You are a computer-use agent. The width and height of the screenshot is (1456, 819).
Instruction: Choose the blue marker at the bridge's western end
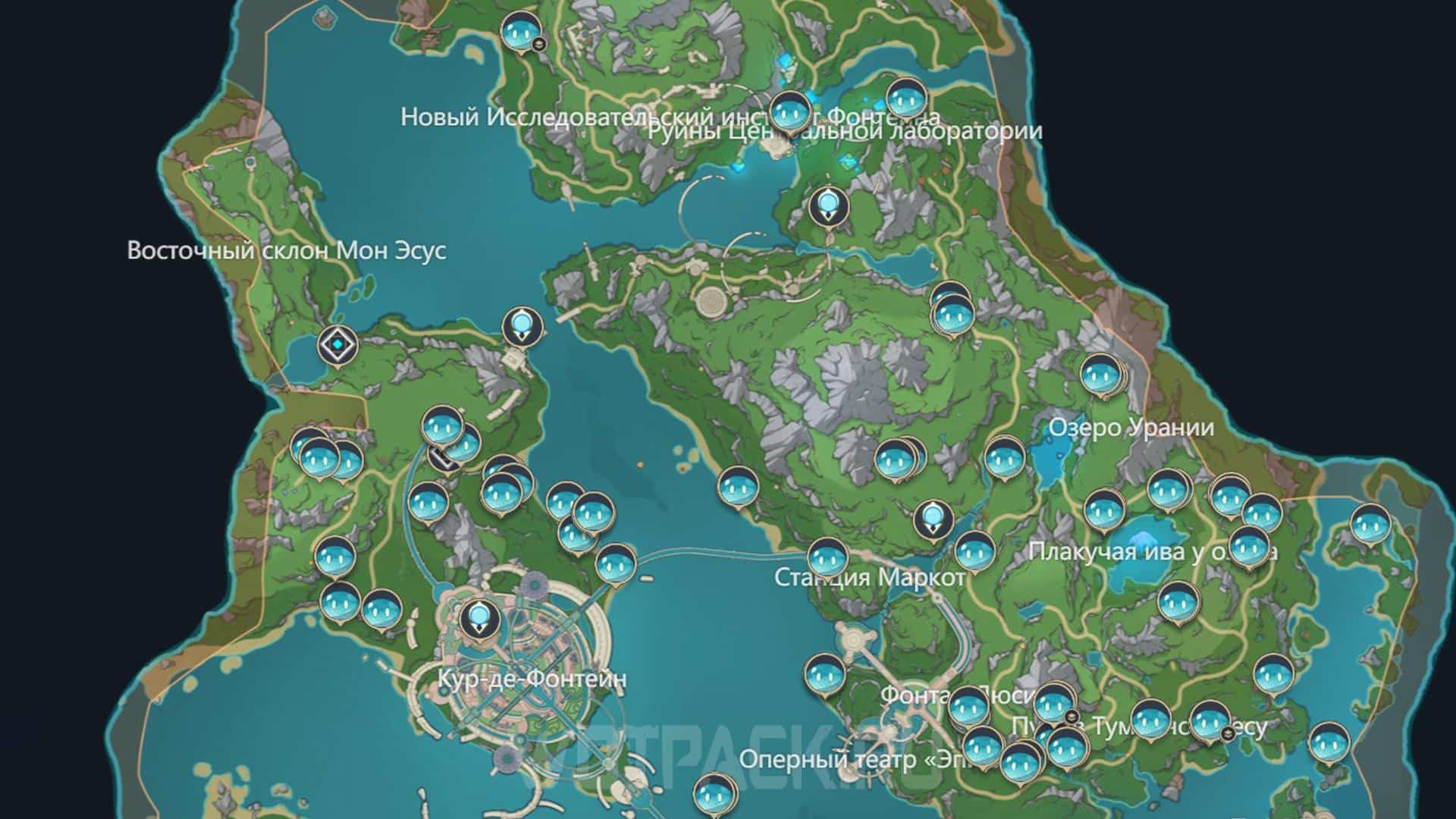point(613,564)
